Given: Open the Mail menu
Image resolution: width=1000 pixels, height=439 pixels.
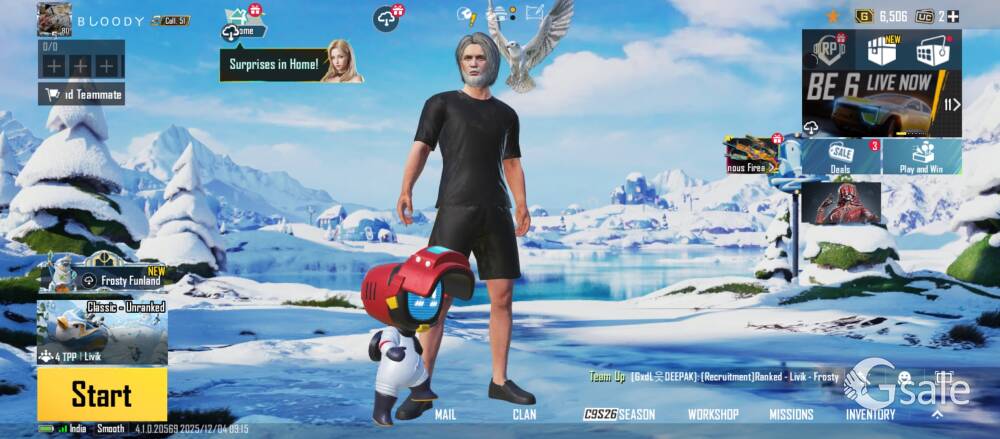Looking at the screenshot, I should [x=445, y=414].
